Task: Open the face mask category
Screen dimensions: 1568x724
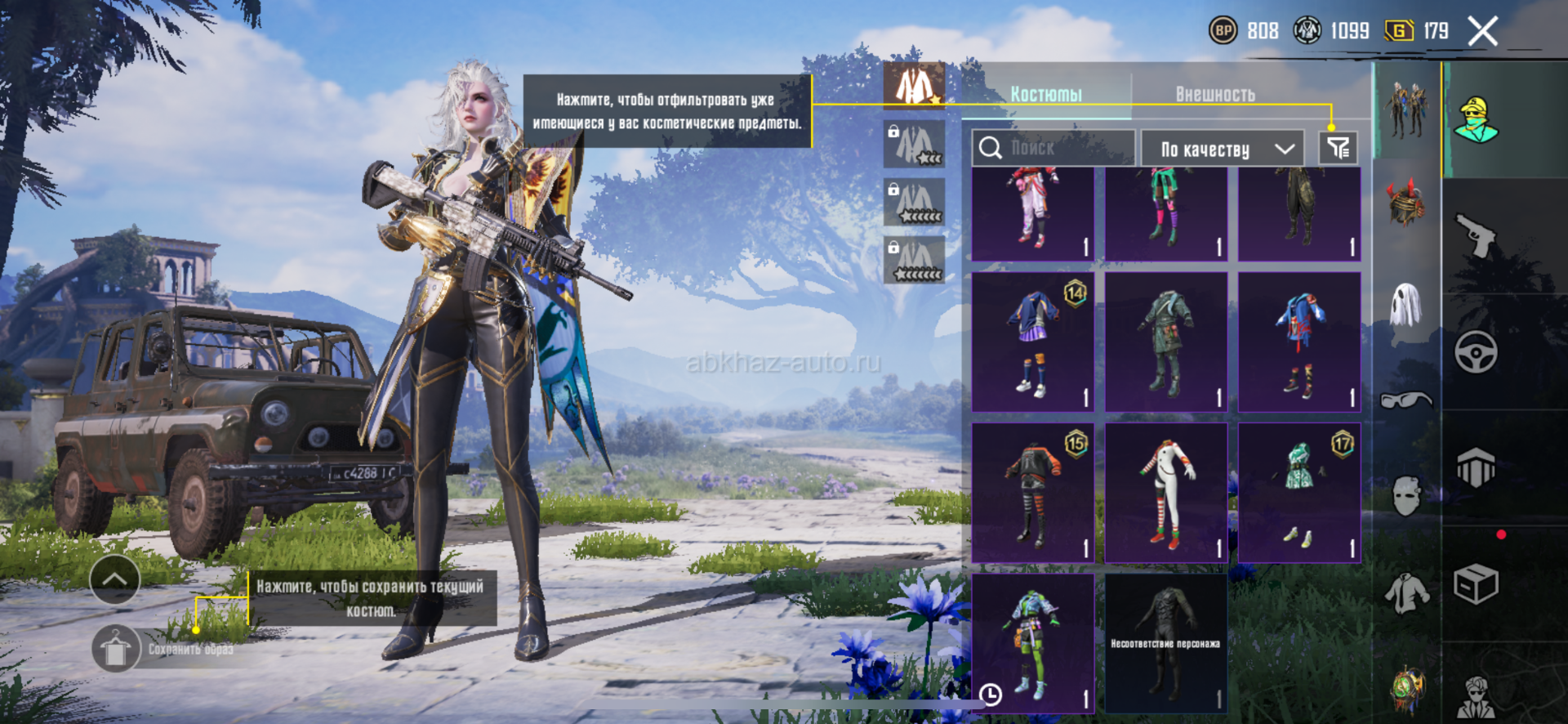Action: coord(1405,496)
